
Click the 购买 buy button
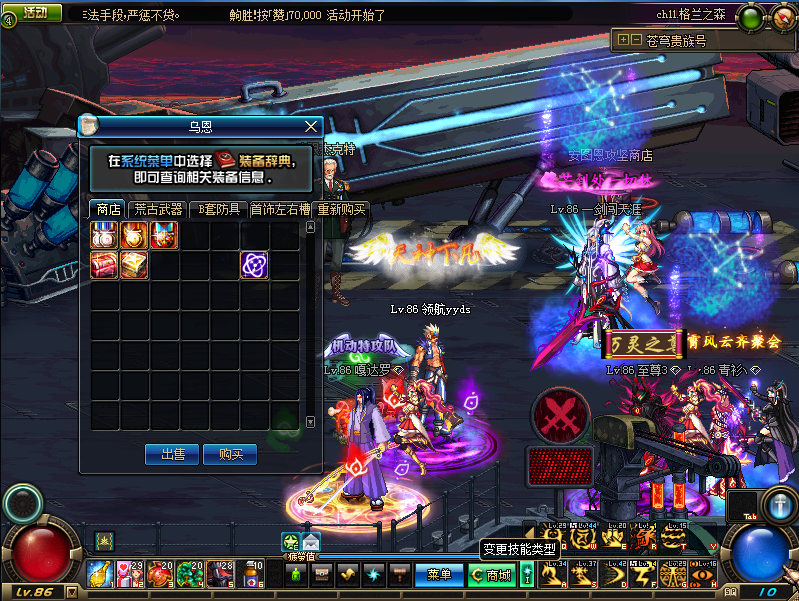pyautogui.click(x=230, y=454)
